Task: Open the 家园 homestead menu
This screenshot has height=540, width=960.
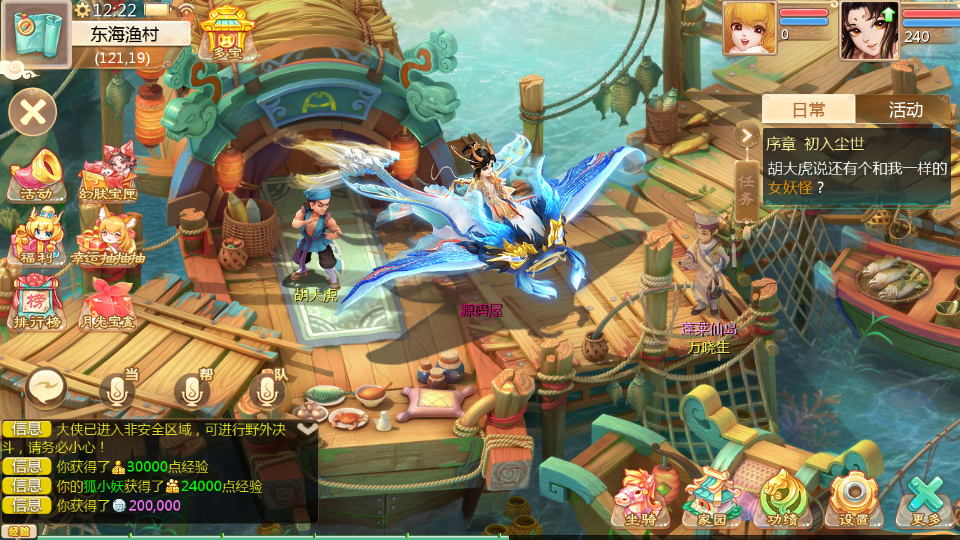Action: [x=711, y=497]
